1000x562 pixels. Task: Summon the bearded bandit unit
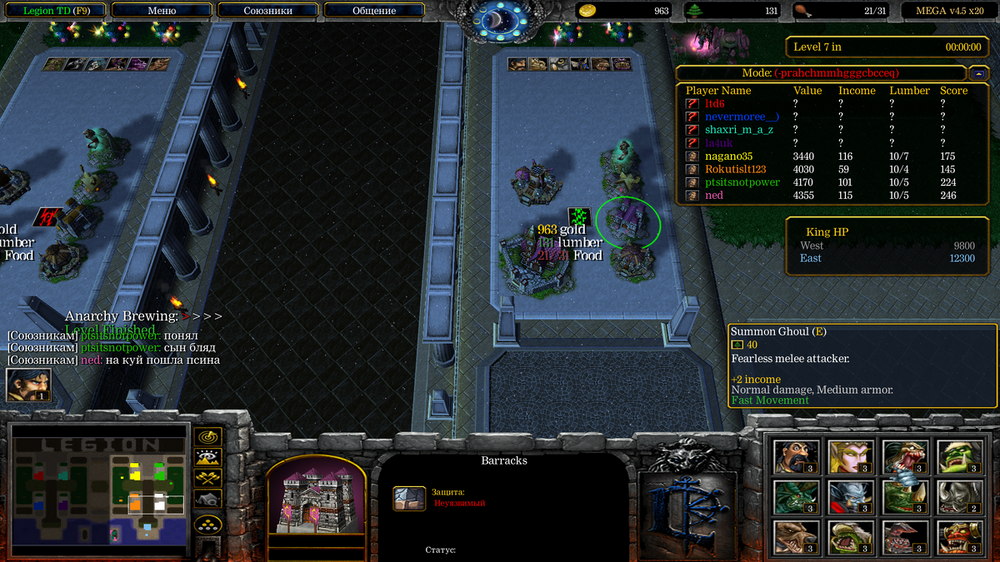[x=796, y=457]
